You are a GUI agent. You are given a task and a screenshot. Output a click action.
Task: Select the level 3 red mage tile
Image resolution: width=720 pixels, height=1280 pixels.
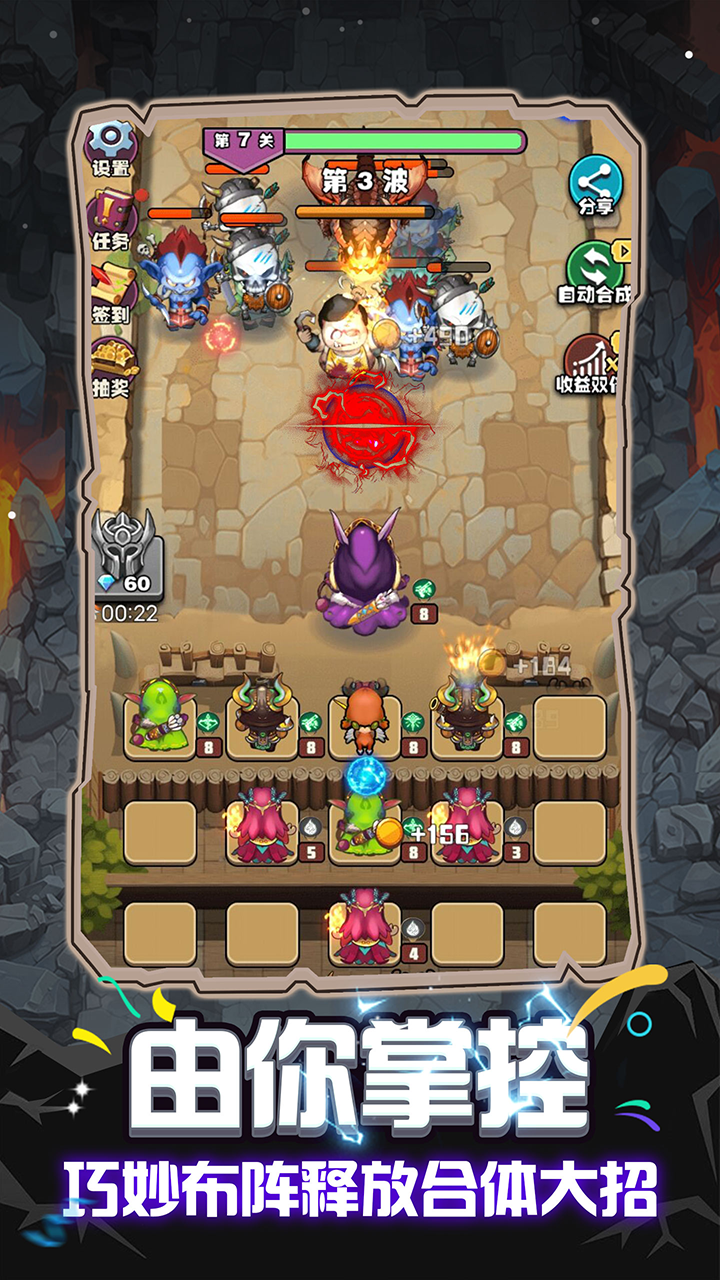click(467, 832)
